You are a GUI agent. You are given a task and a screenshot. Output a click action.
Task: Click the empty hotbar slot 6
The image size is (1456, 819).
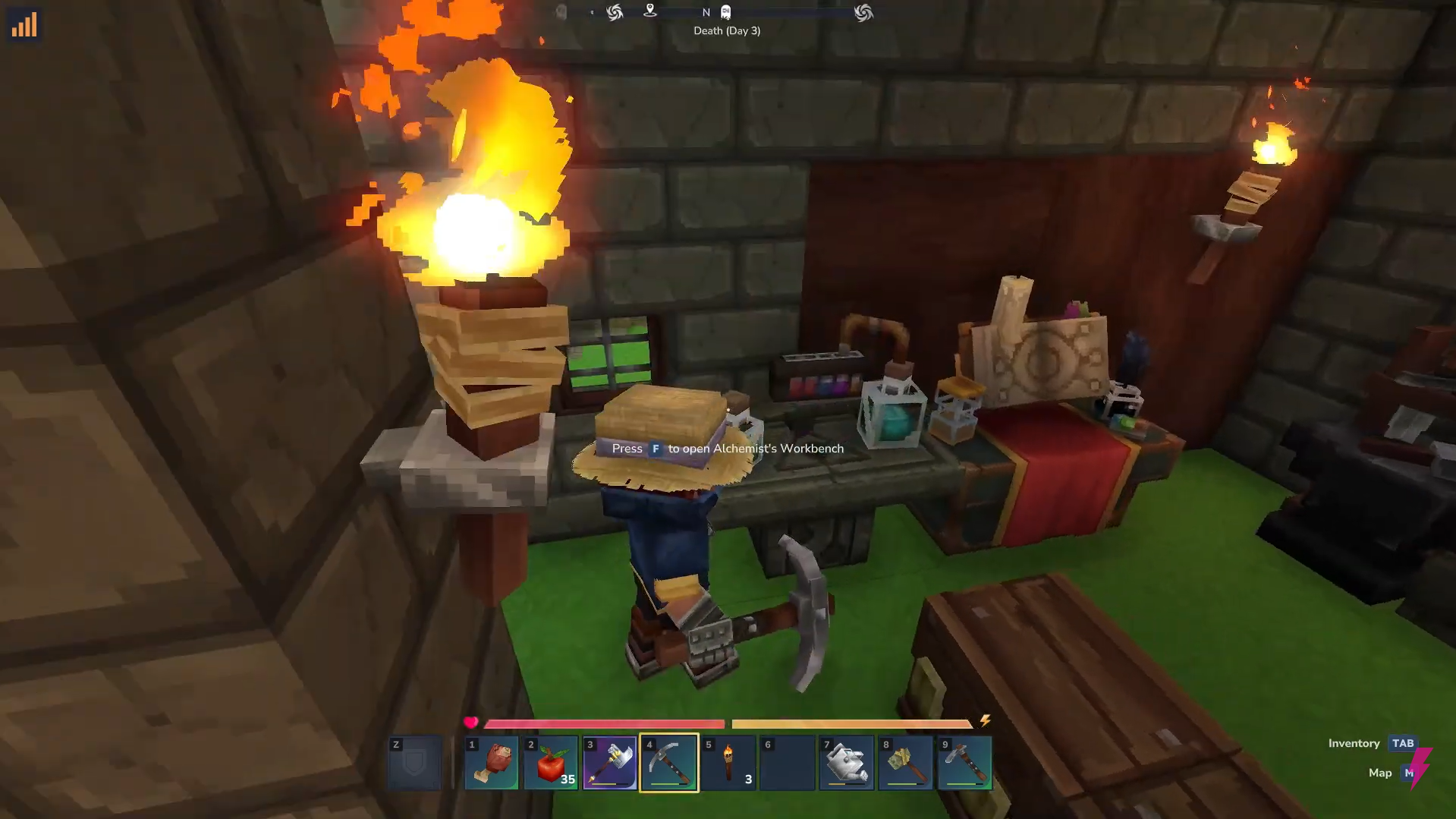(x=787, y=762)
